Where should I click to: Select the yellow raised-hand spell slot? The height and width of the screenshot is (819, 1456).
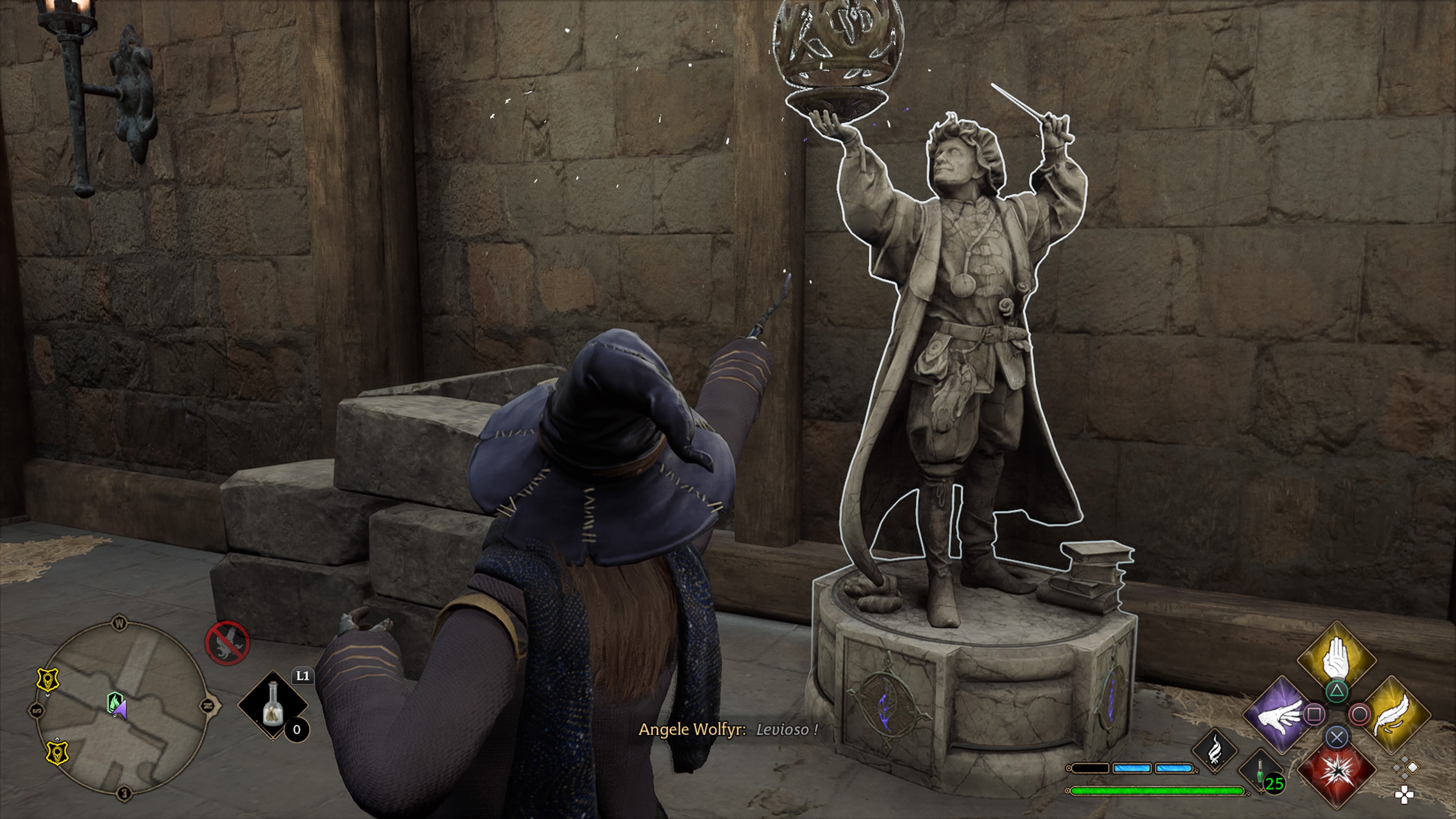[1336, 659]
